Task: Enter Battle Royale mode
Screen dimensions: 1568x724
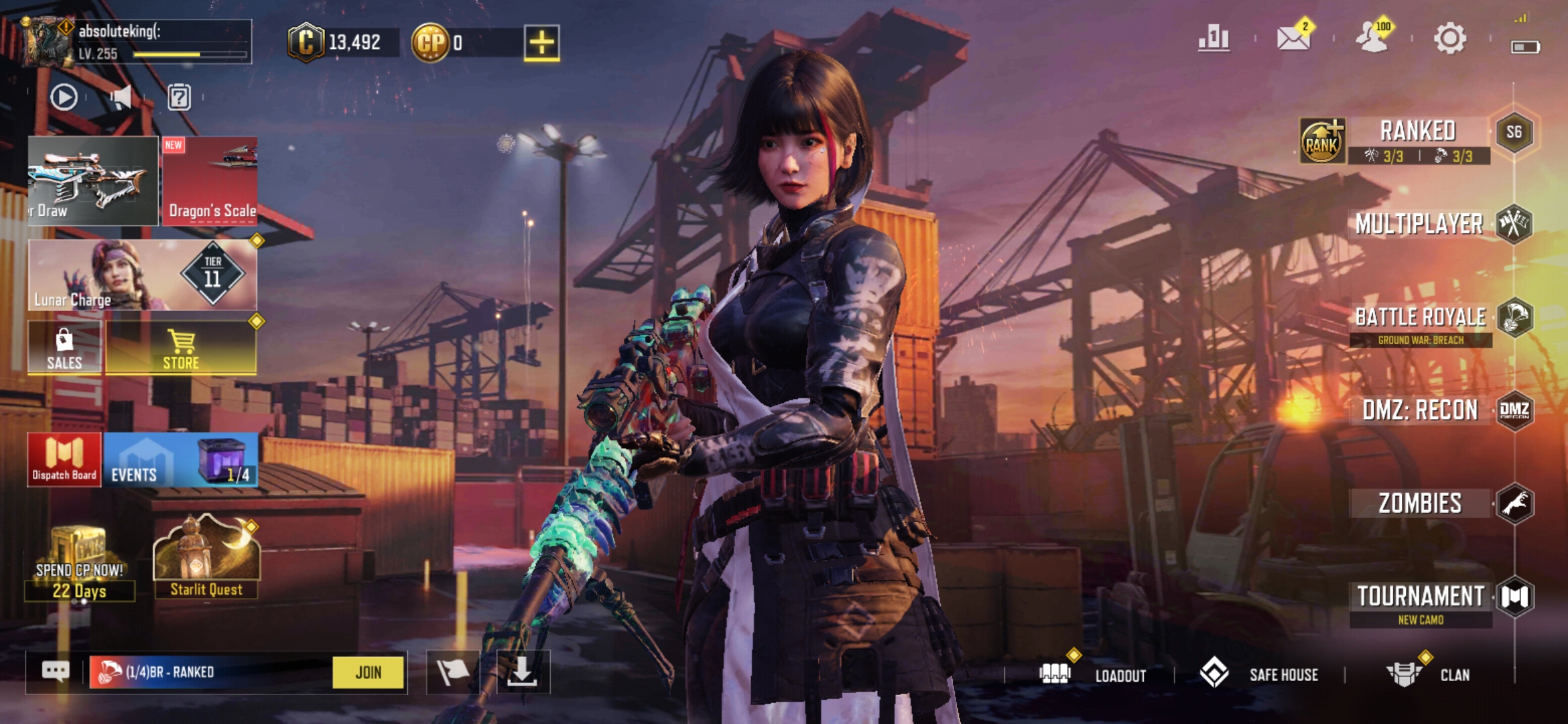Action: coord(1420,318)
